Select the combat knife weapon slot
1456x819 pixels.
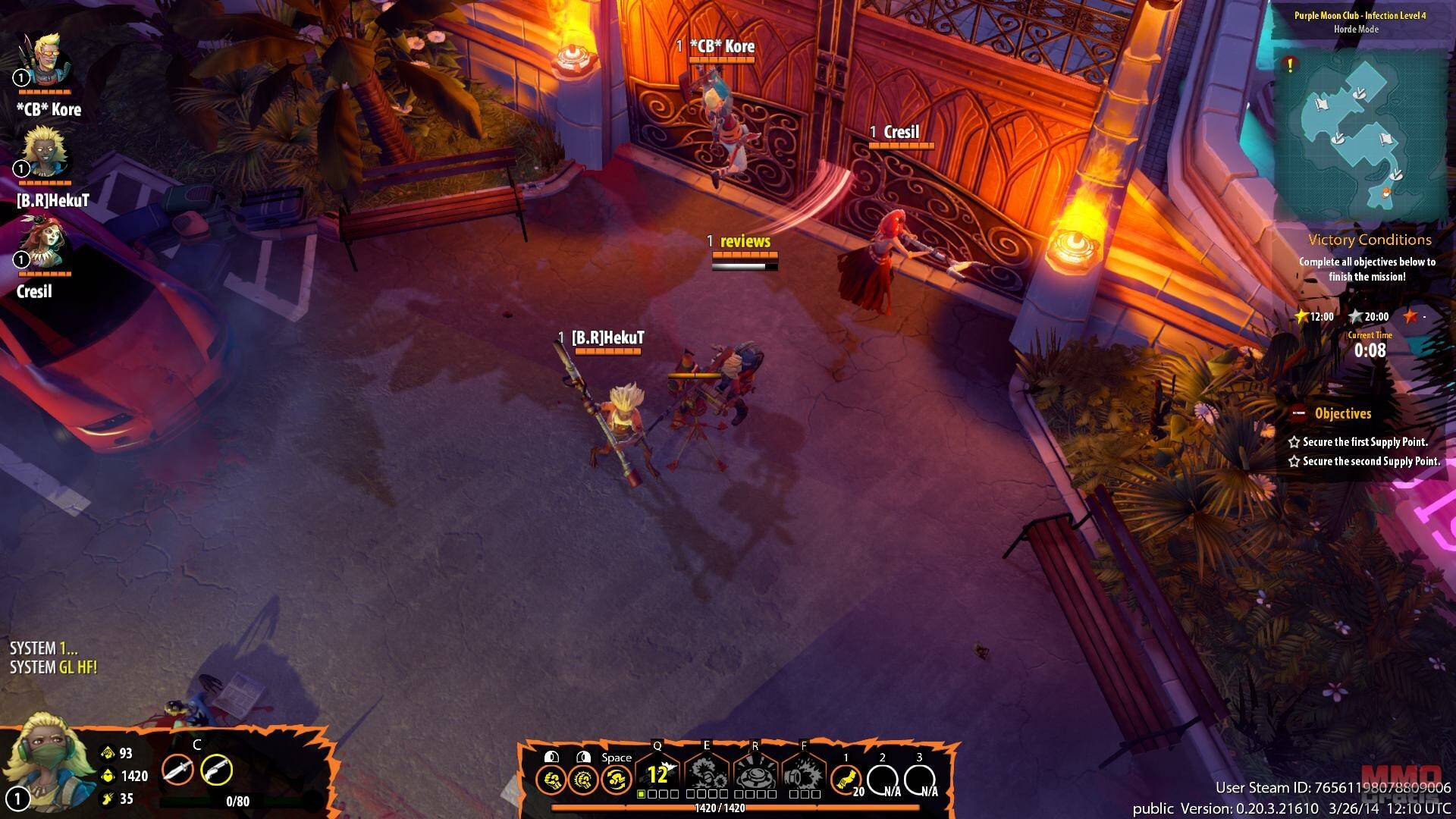177,770
